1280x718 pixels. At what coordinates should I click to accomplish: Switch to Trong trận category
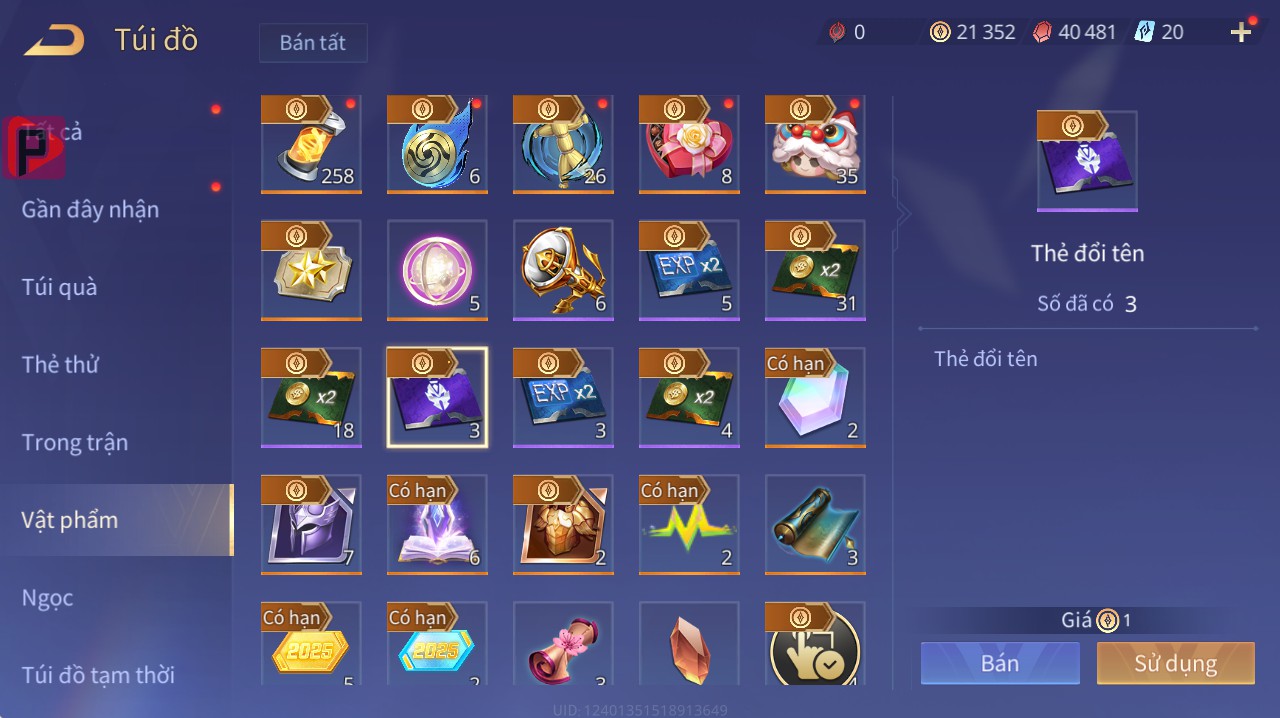coord(75,442)
